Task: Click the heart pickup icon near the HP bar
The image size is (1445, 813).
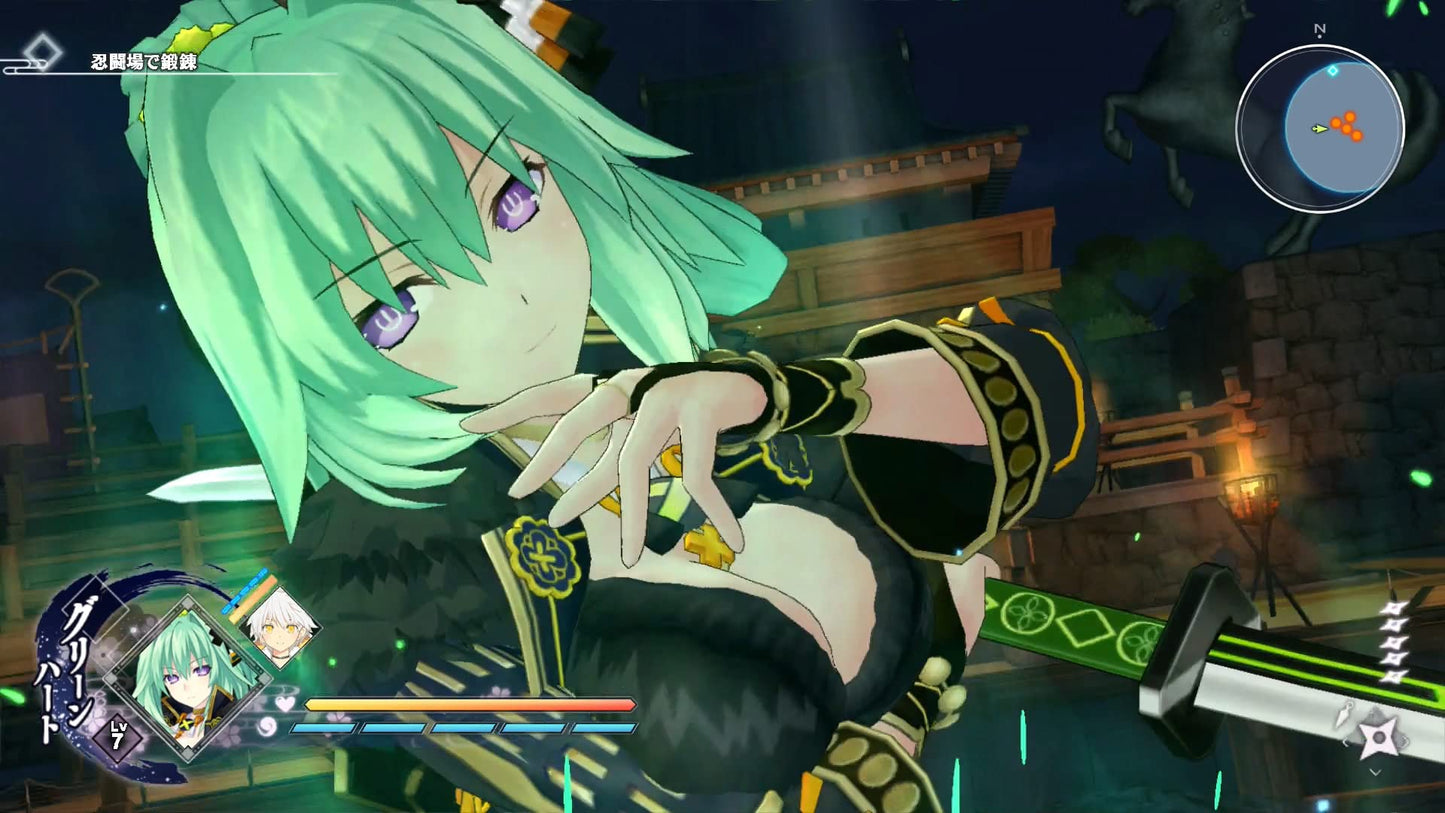Action: pyautogui.click(x=284, y=703)
